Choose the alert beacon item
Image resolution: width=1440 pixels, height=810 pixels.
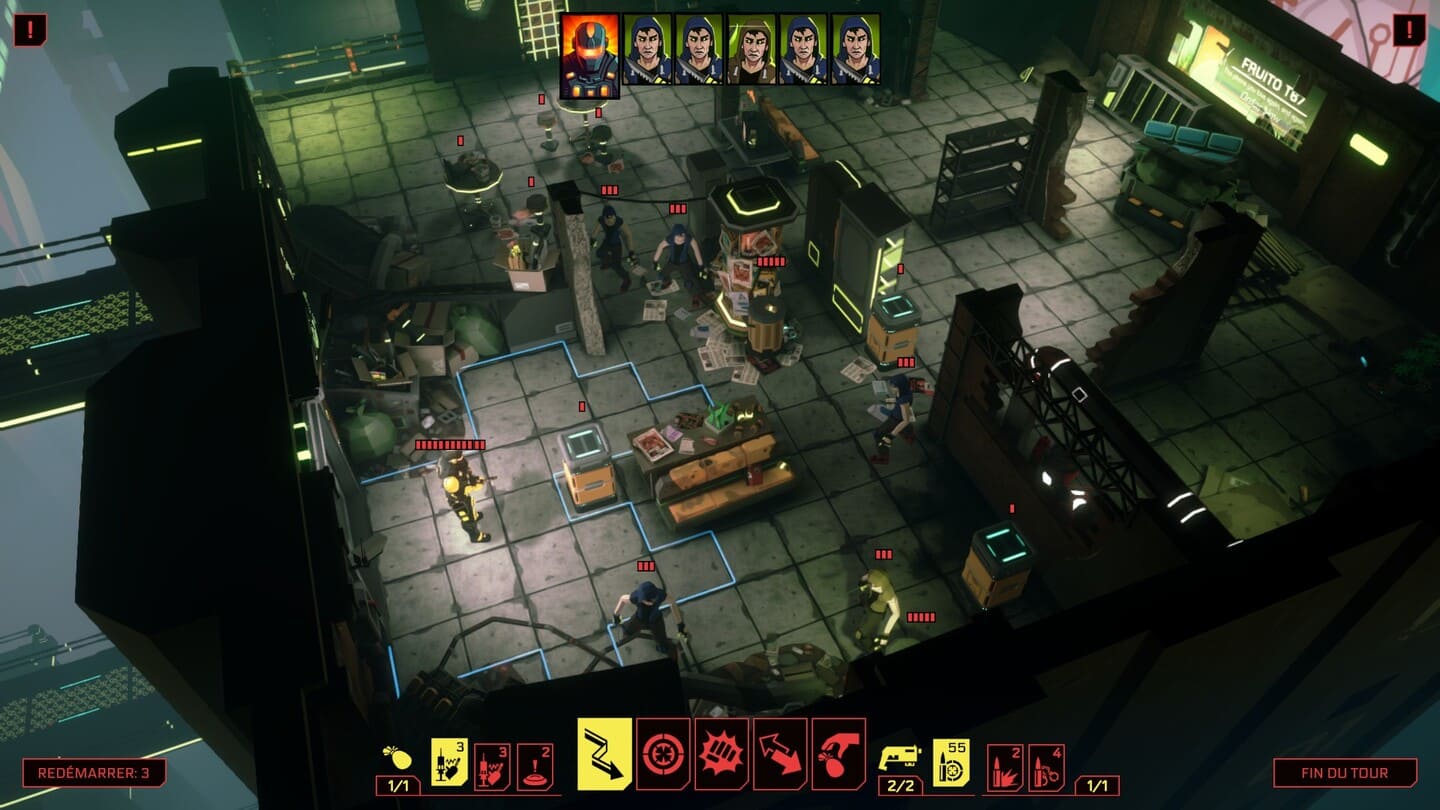(x=534, y=766)
